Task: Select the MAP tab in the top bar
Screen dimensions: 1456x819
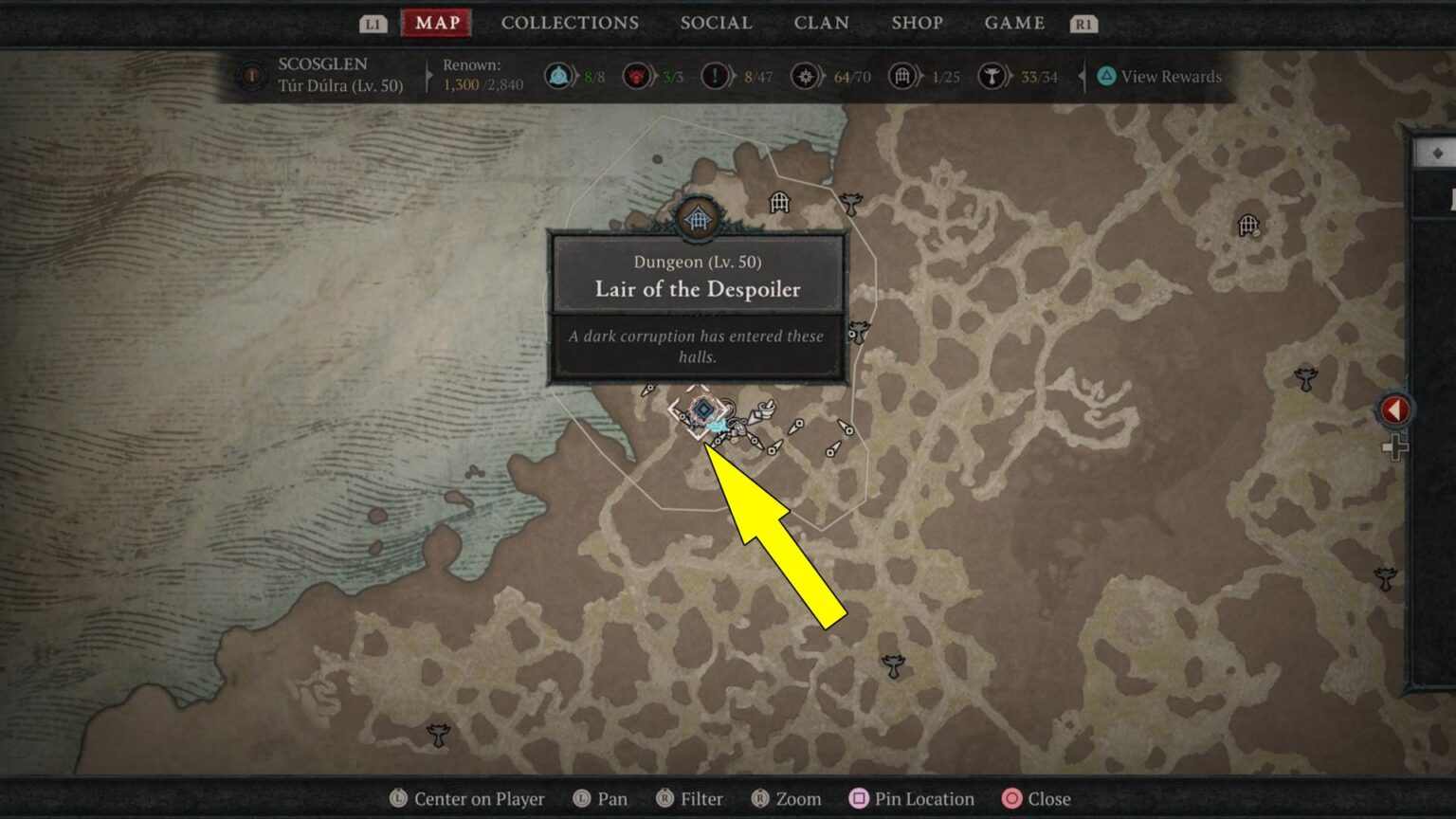Action: [436, 22]
